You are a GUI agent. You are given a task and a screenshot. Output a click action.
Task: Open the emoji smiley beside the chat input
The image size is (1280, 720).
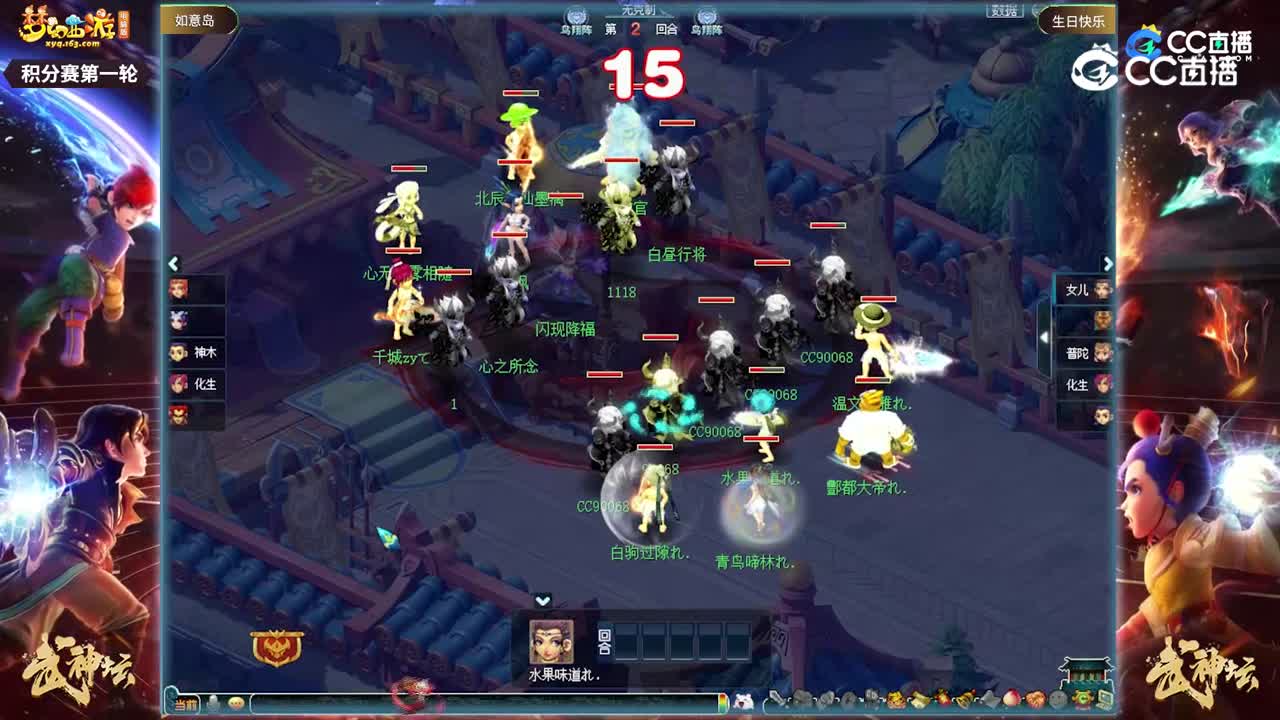click(236, 701)
